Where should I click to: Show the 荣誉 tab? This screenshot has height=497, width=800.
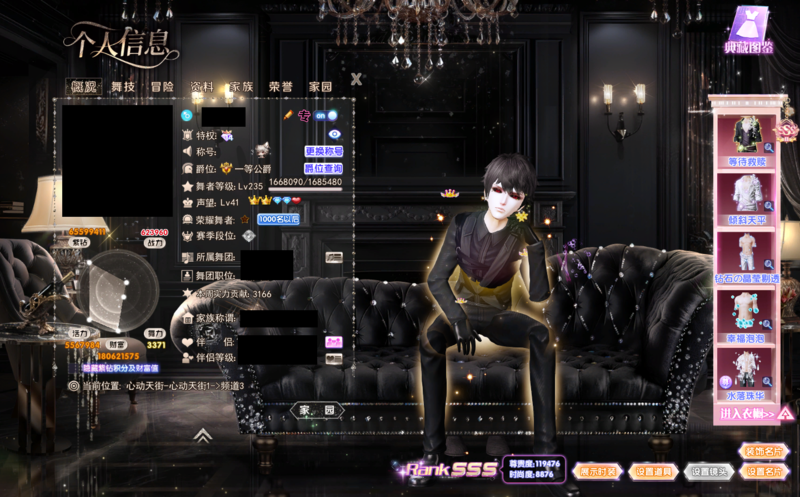tap(281, 87)
